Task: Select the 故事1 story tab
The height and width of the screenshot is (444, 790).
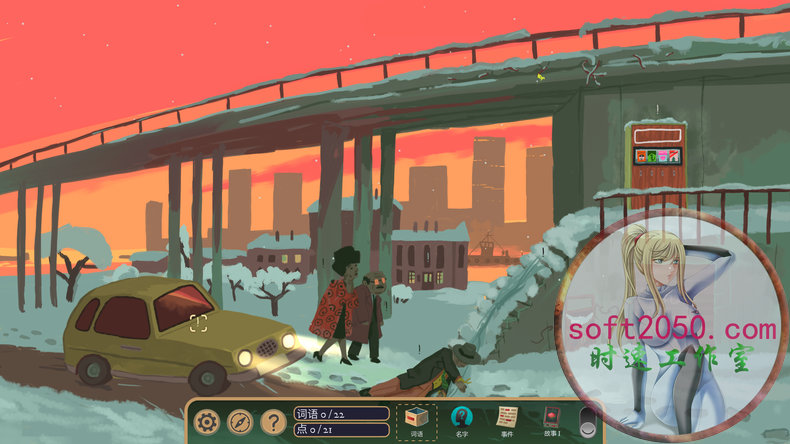Action: tap(551, 422)
